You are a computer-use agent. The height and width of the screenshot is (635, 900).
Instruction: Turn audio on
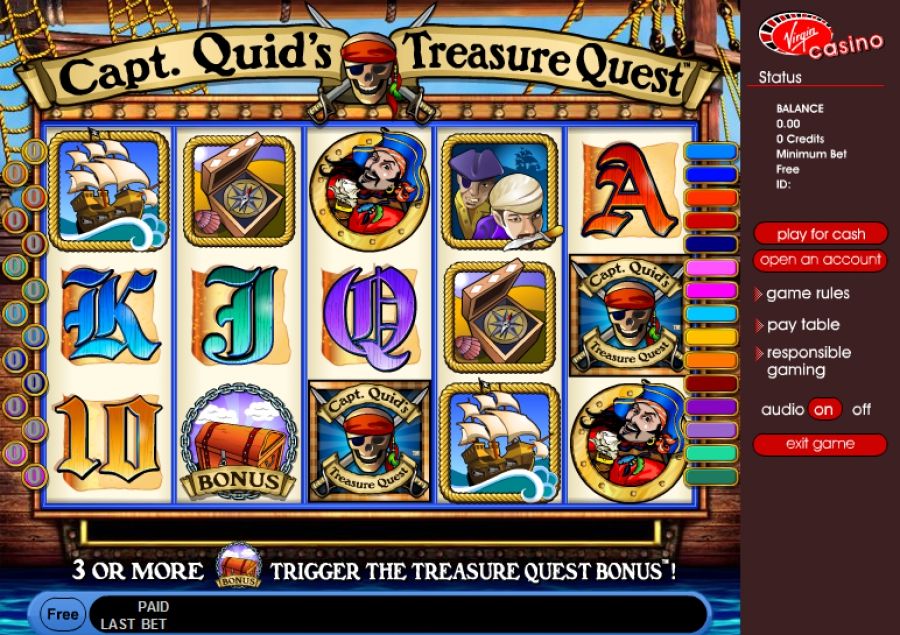click(x=825, y=409)
